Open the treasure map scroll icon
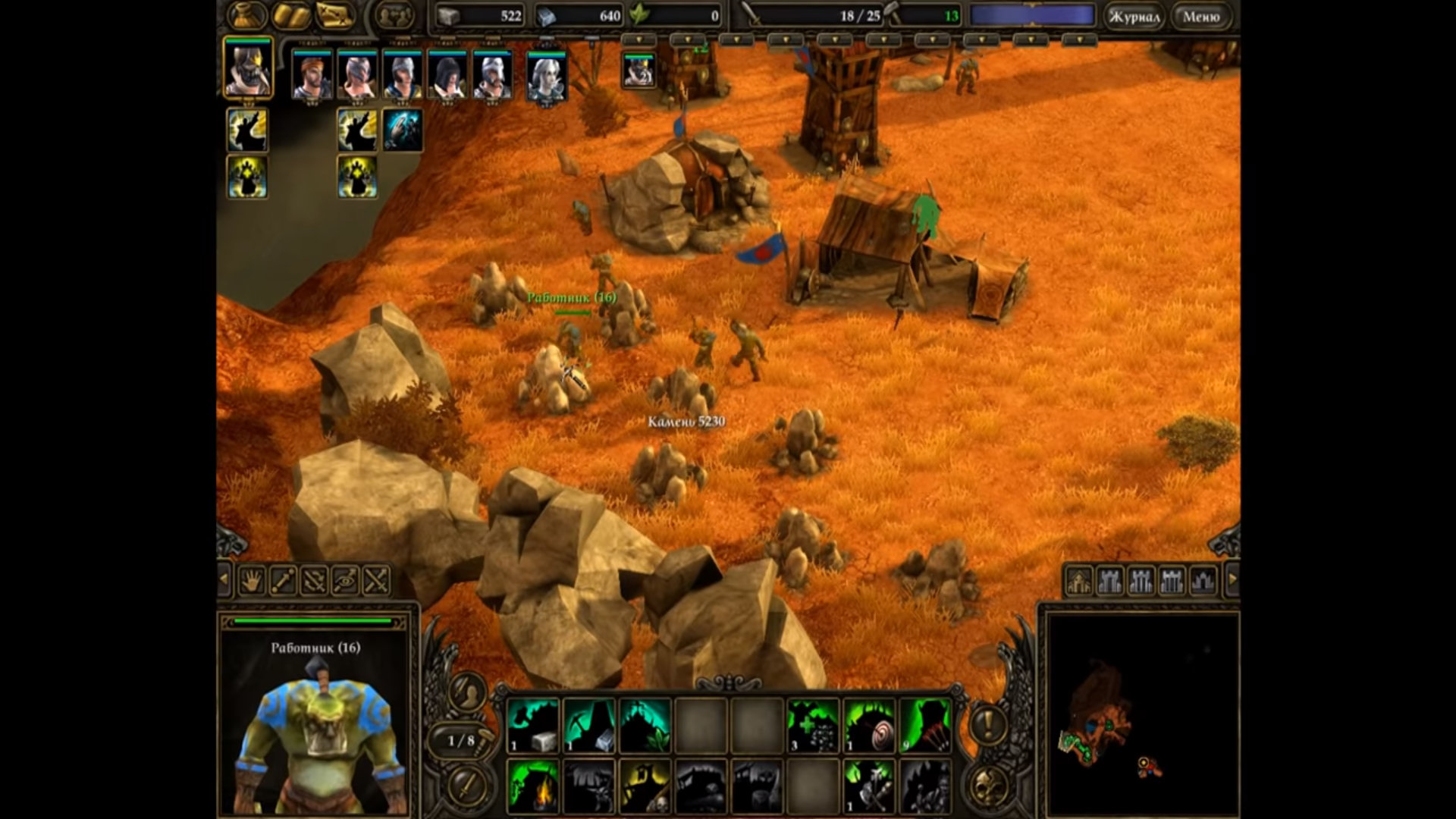This screenshot has height=819, width=1456. pyautogui.click(x=336, y=15)
